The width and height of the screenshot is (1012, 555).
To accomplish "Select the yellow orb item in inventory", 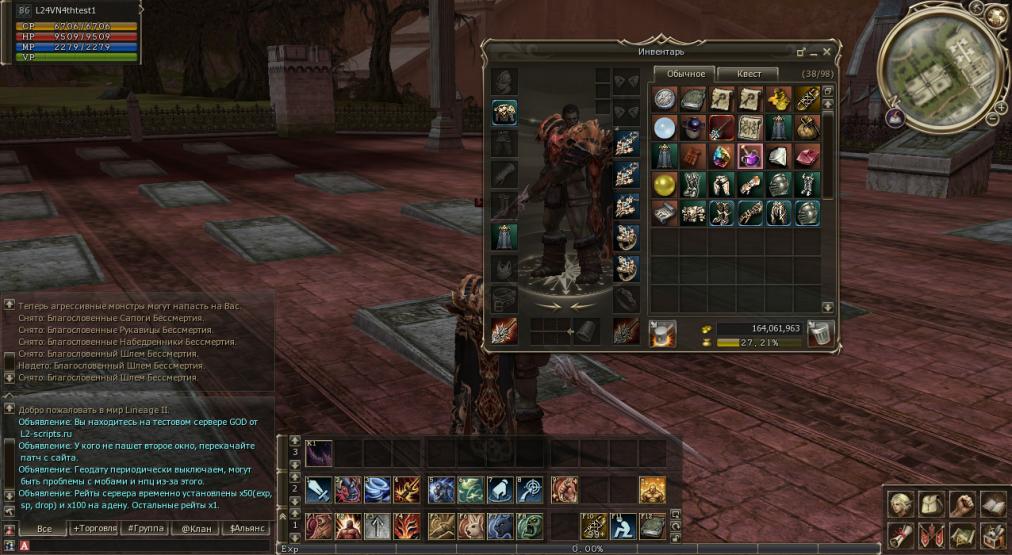I will (x=665, y=185).
